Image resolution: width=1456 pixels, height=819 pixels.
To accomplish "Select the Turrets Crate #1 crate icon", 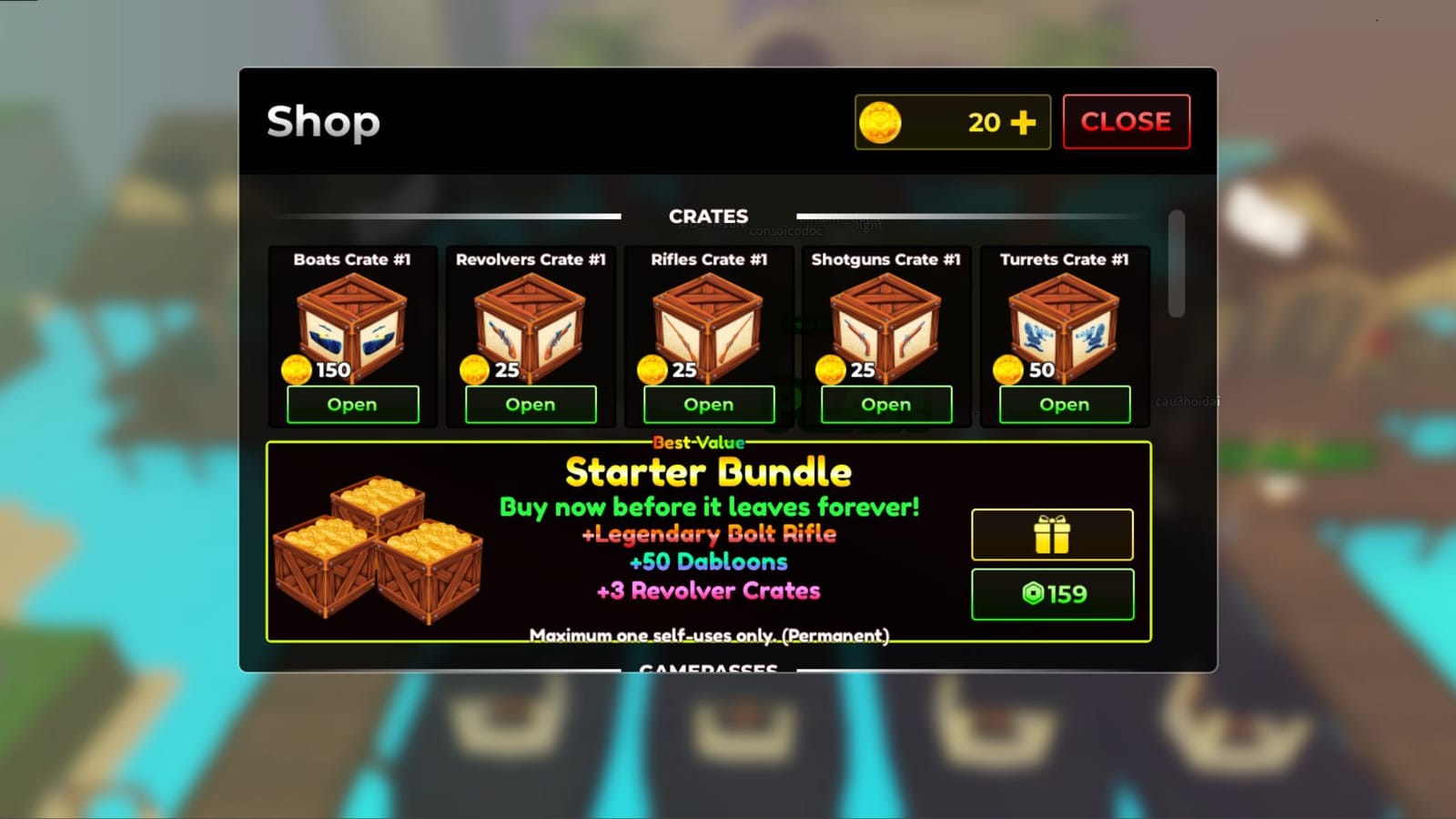I will pos(1063,326).
